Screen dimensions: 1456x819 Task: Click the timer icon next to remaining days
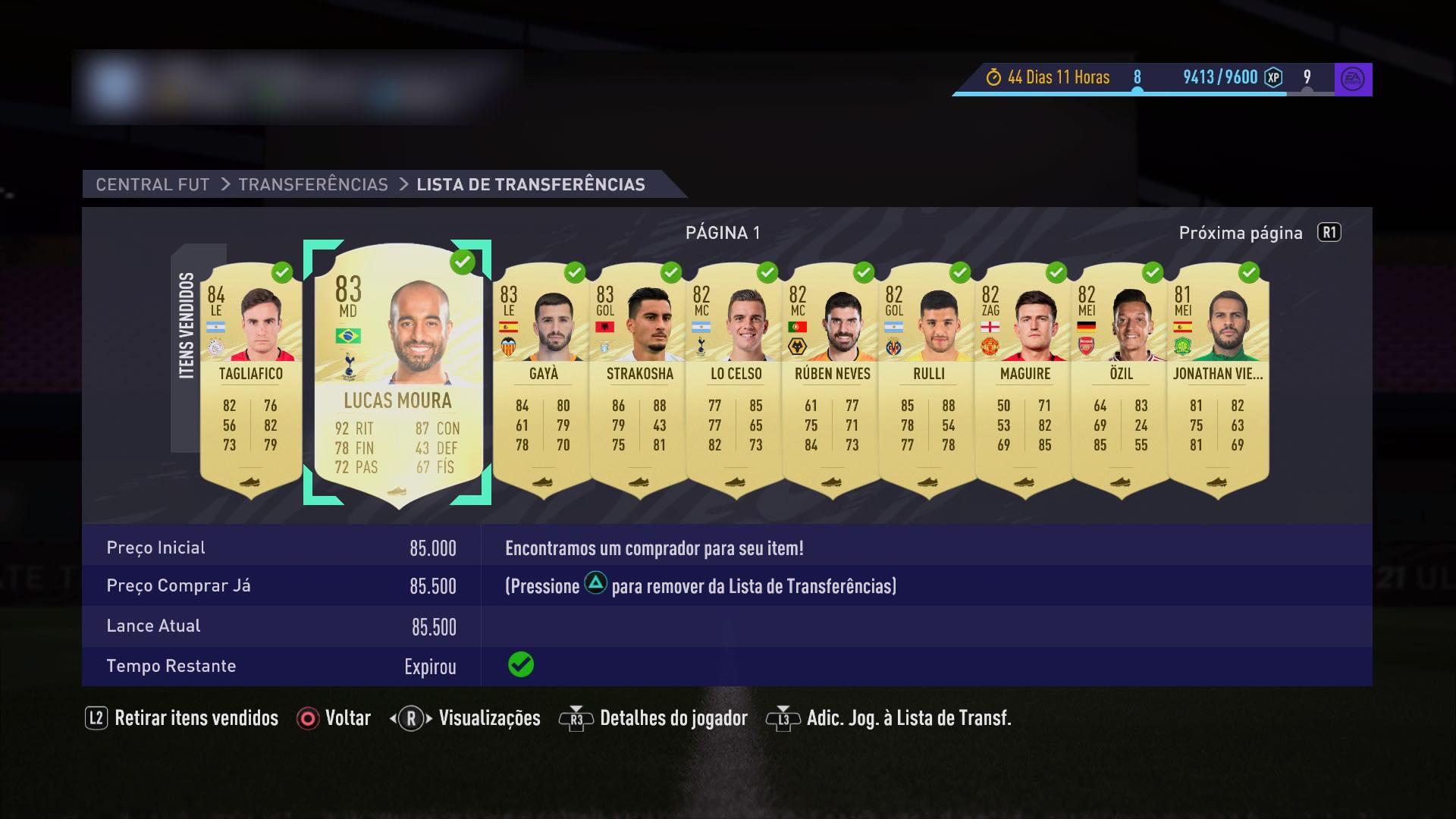tap(993, 77)
